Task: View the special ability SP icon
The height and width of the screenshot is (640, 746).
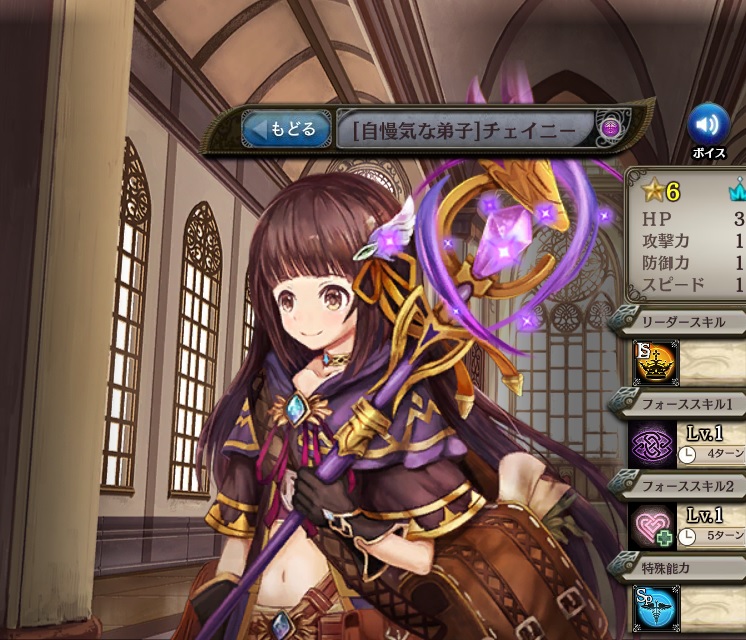Action: [653, 606]
